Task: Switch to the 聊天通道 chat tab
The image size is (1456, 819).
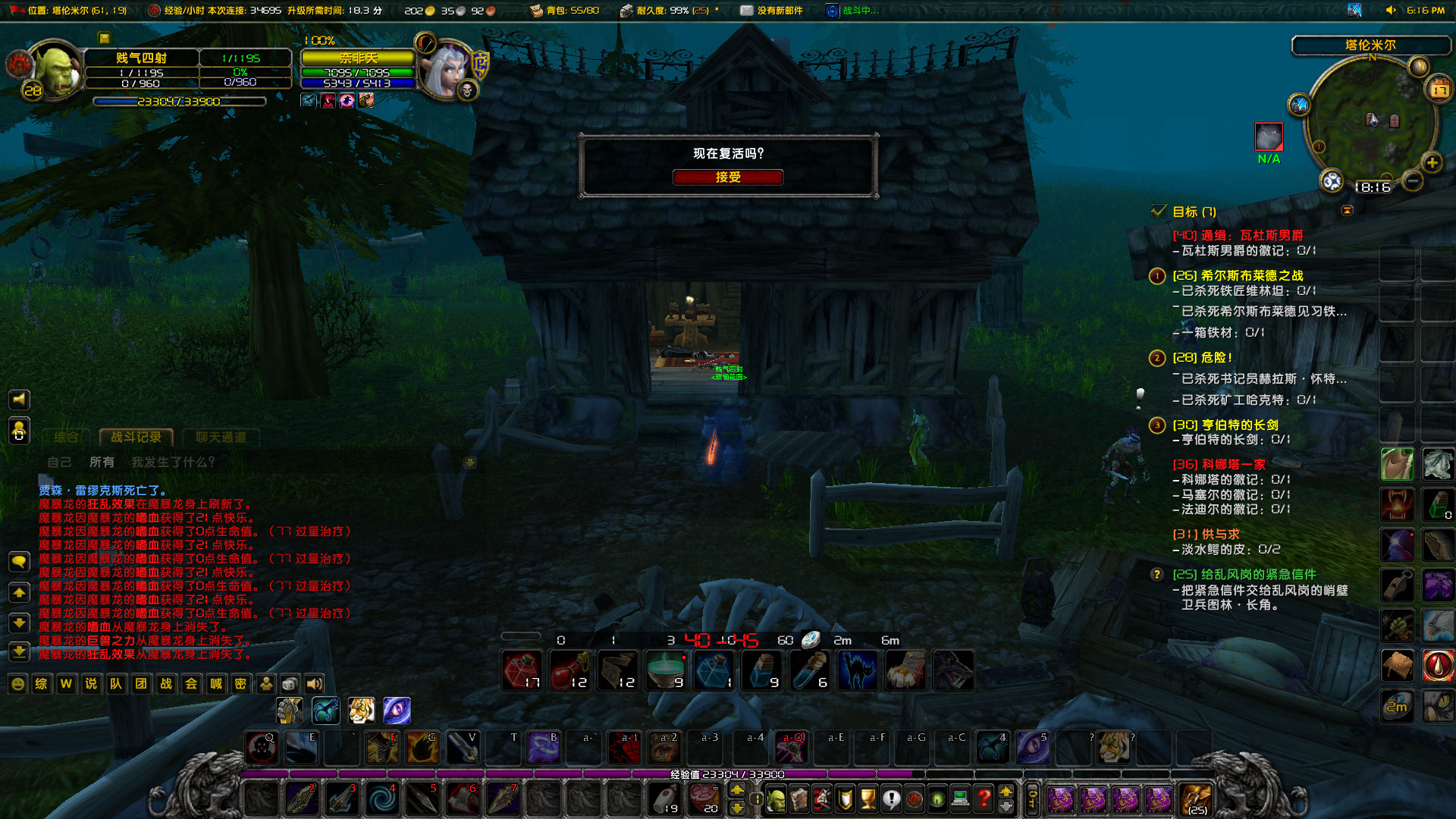Action: pyautogui.click(x=220, y=438)
